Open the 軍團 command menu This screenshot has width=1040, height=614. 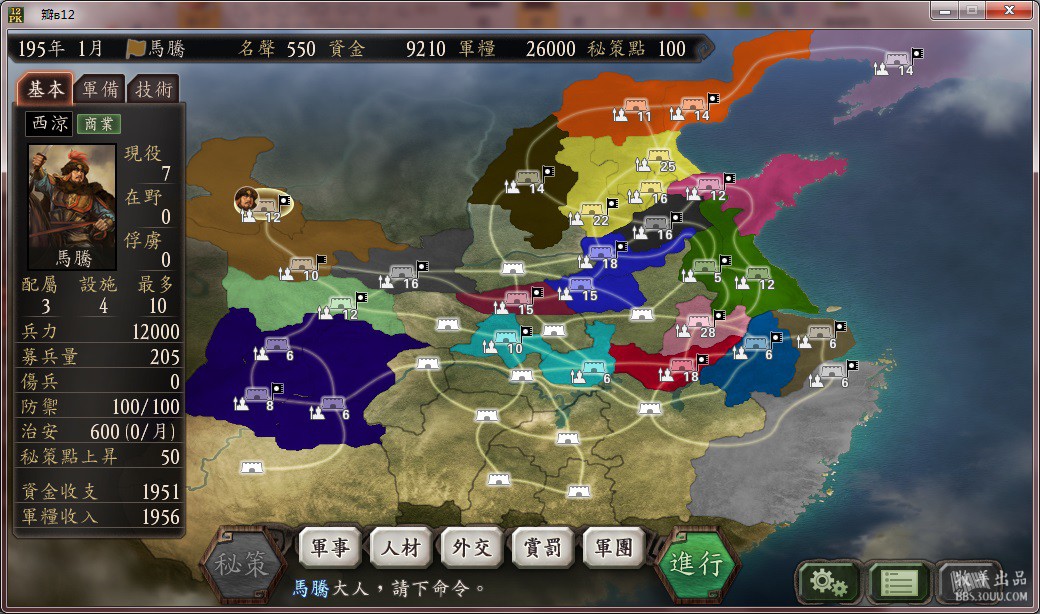[613, 548]
